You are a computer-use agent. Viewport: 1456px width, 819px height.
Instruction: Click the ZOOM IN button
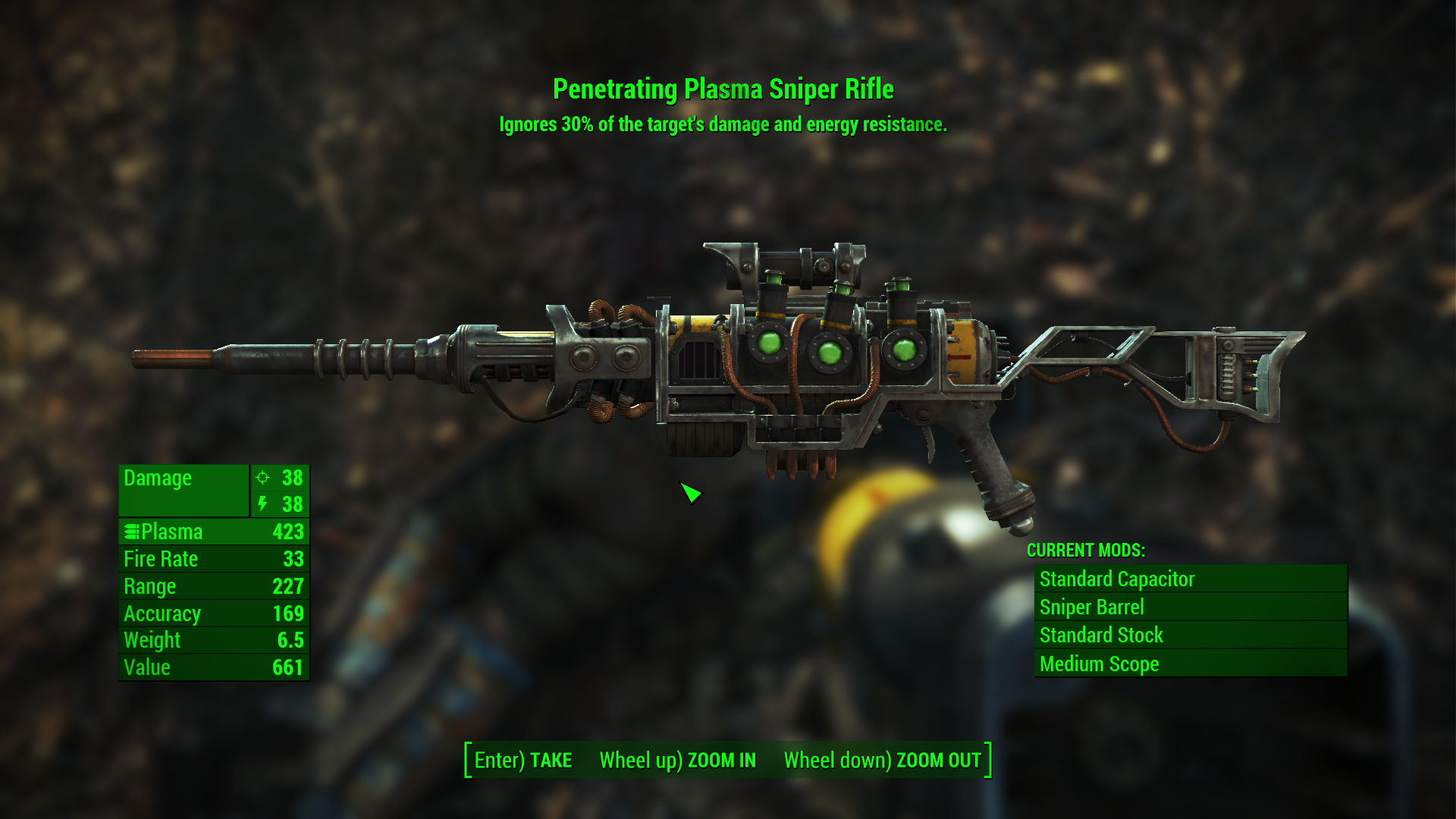[677, 760]
